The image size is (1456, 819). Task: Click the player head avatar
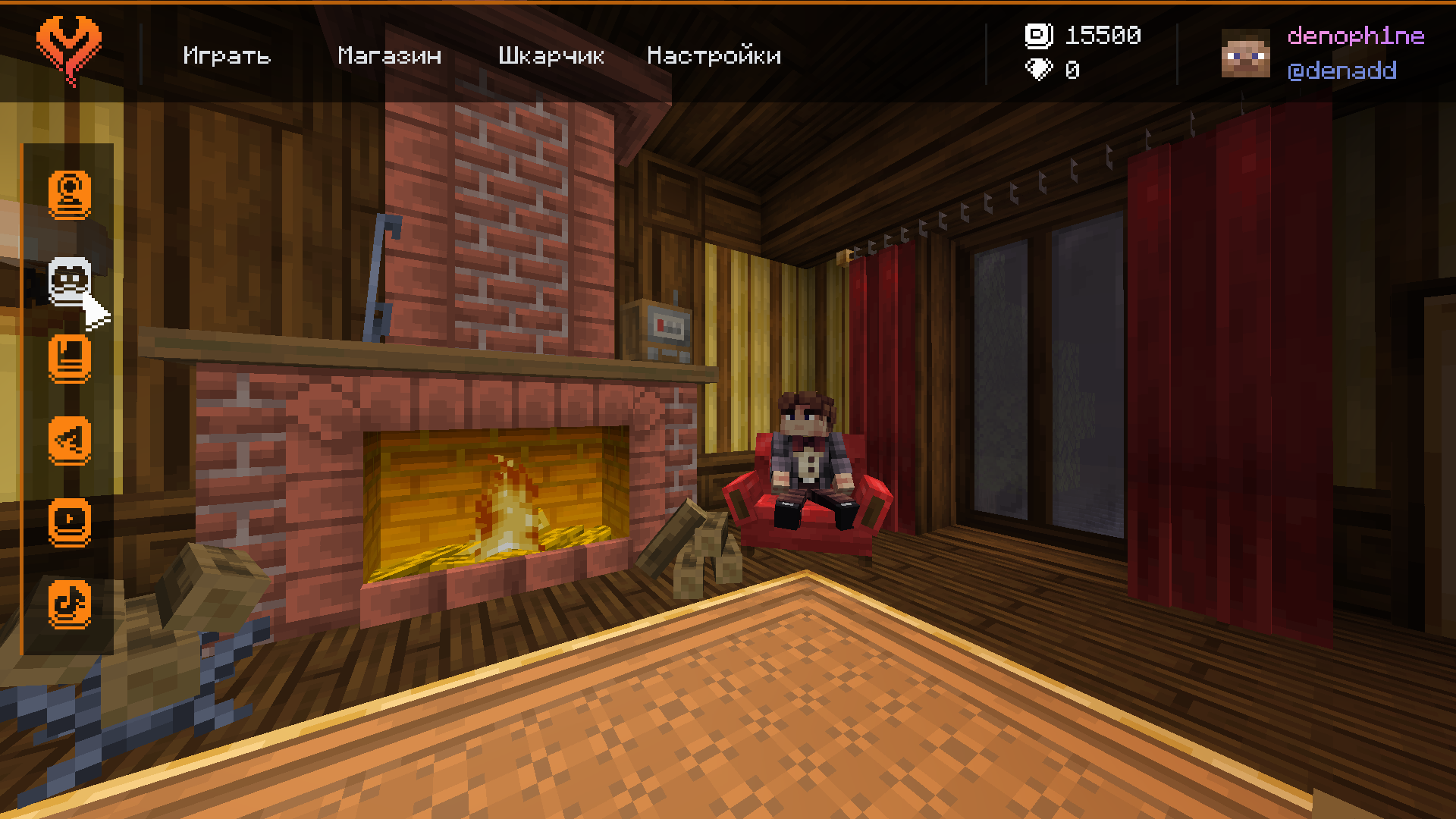coord(1245,53)
